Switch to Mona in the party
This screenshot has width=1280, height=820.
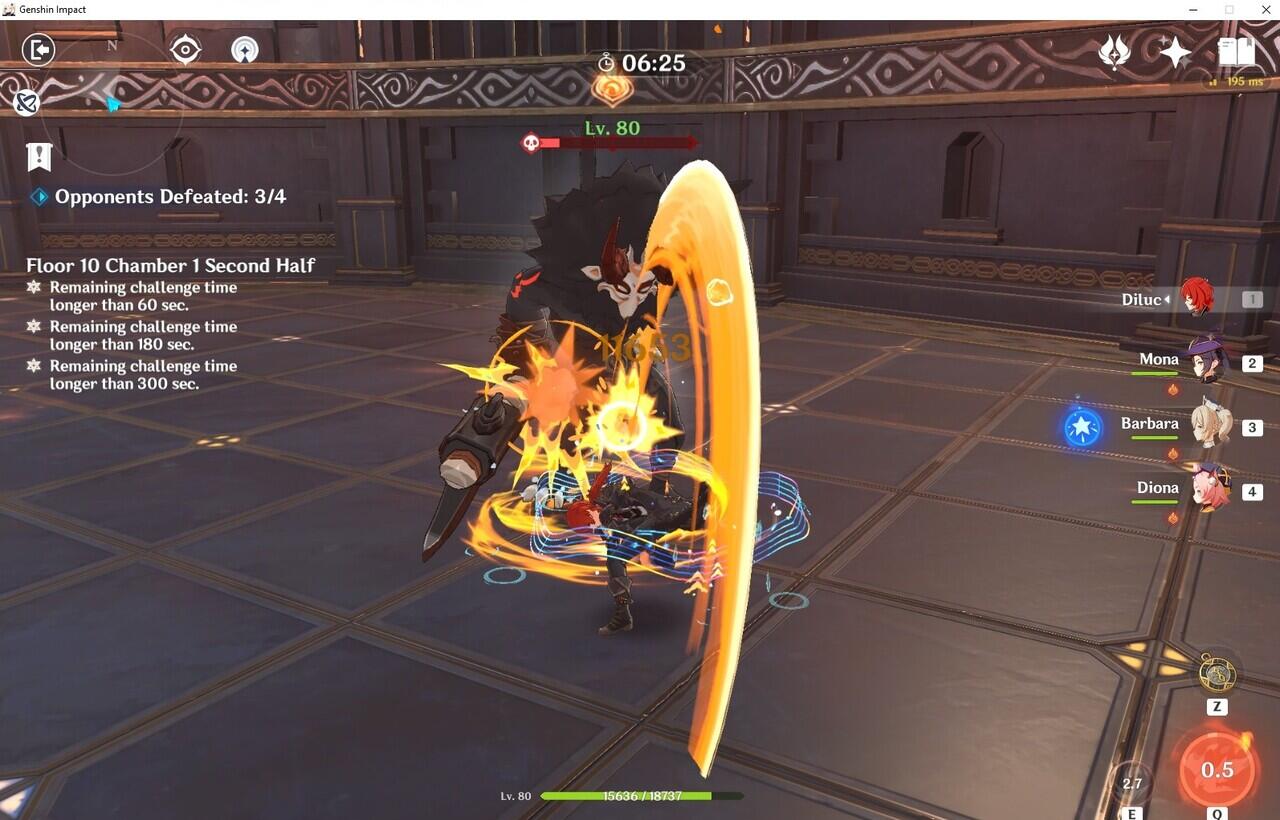[1207, 360]
